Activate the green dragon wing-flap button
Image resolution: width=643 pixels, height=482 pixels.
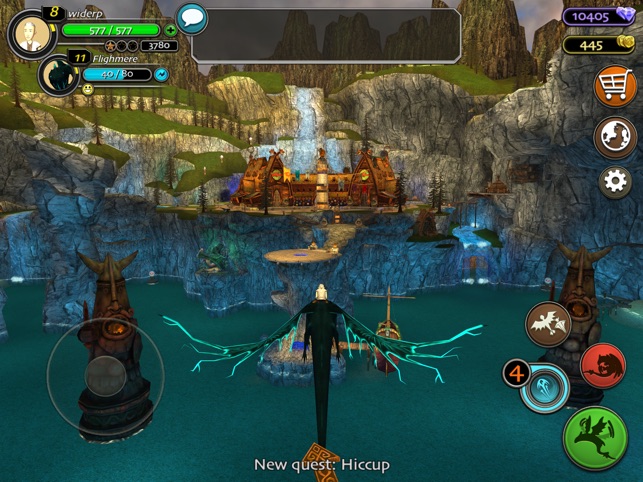[x=595, y=437]
